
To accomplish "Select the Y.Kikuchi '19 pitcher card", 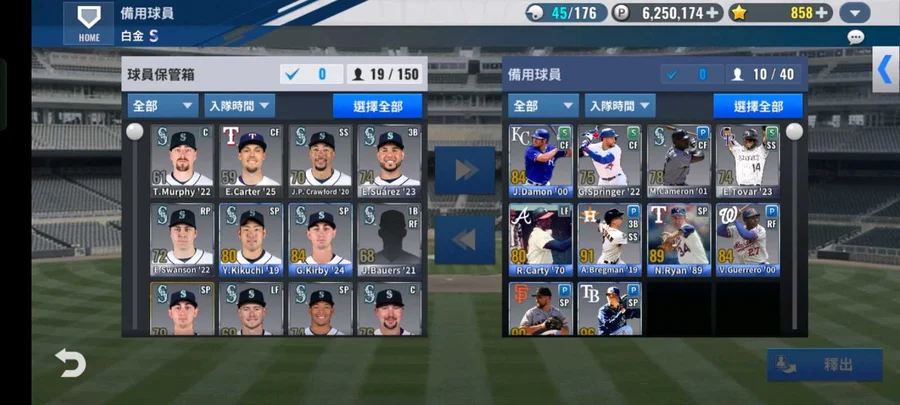I will coord(251,240).
